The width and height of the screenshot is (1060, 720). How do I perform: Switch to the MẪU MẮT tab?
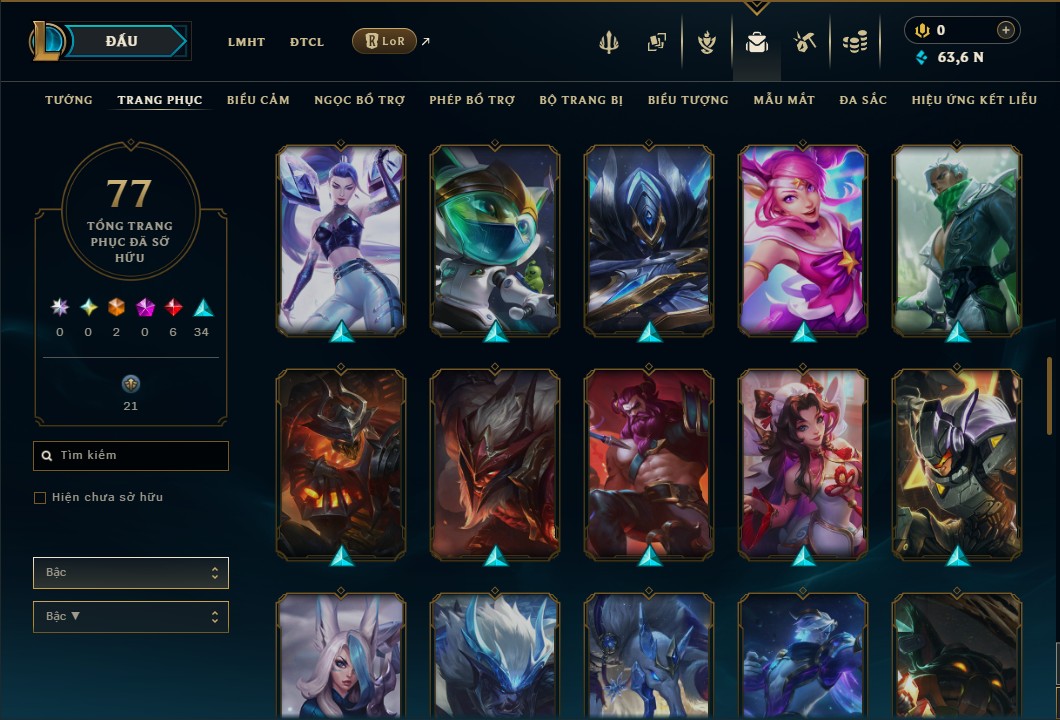784,100
